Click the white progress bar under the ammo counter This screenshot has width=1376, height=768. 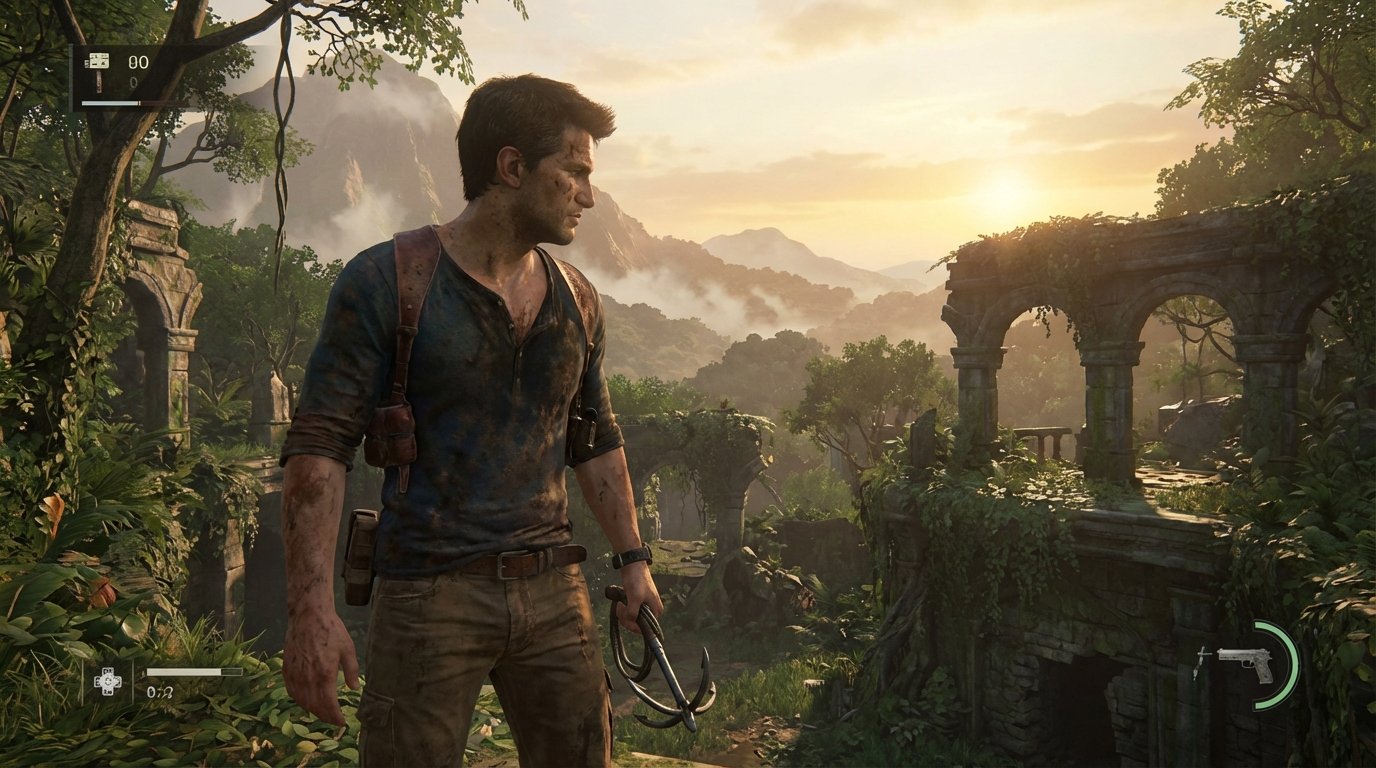coord(111,103)
